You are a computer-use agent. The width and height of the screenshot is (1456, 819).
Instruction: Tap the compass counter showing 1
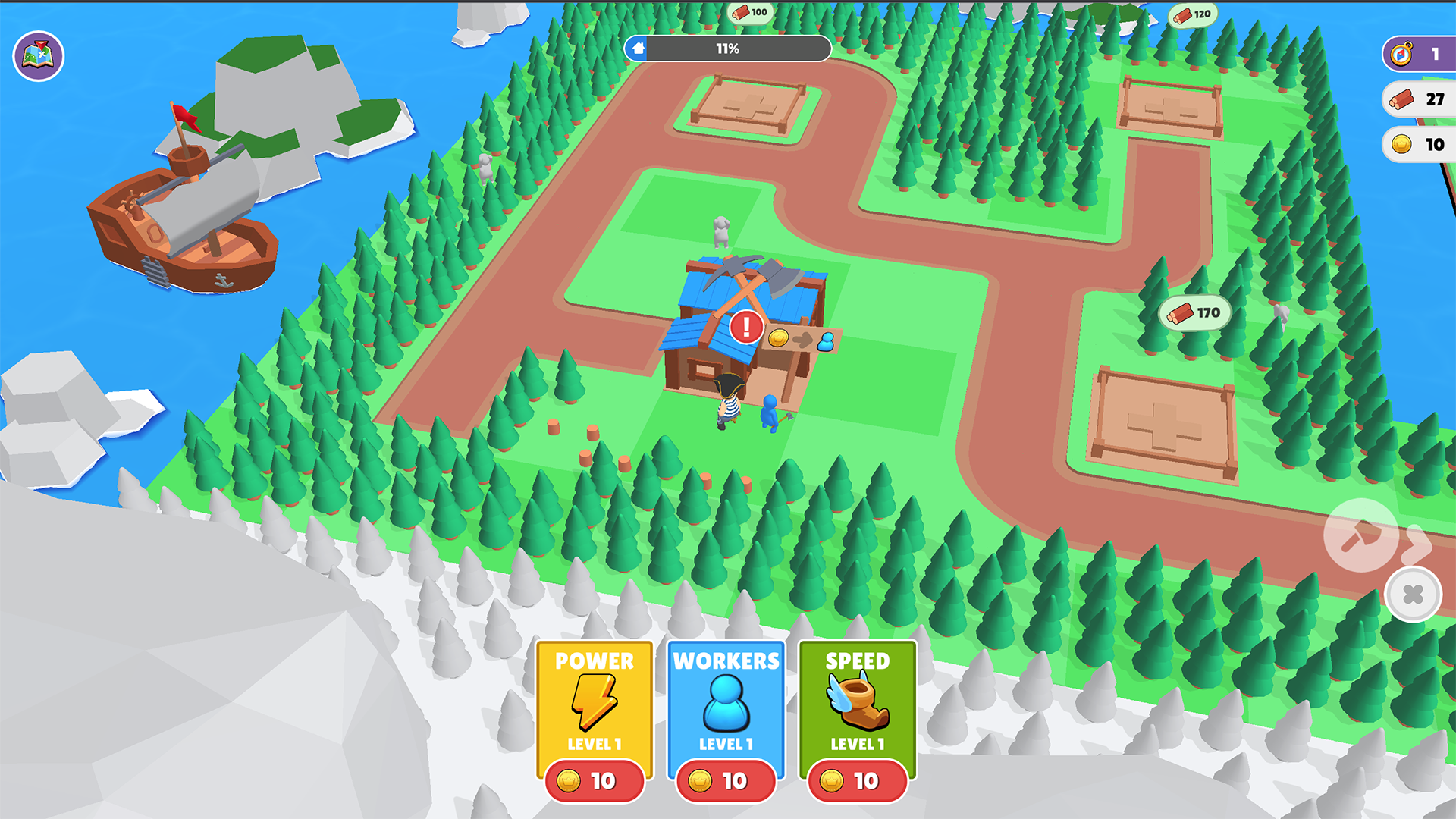point(1417,53)
